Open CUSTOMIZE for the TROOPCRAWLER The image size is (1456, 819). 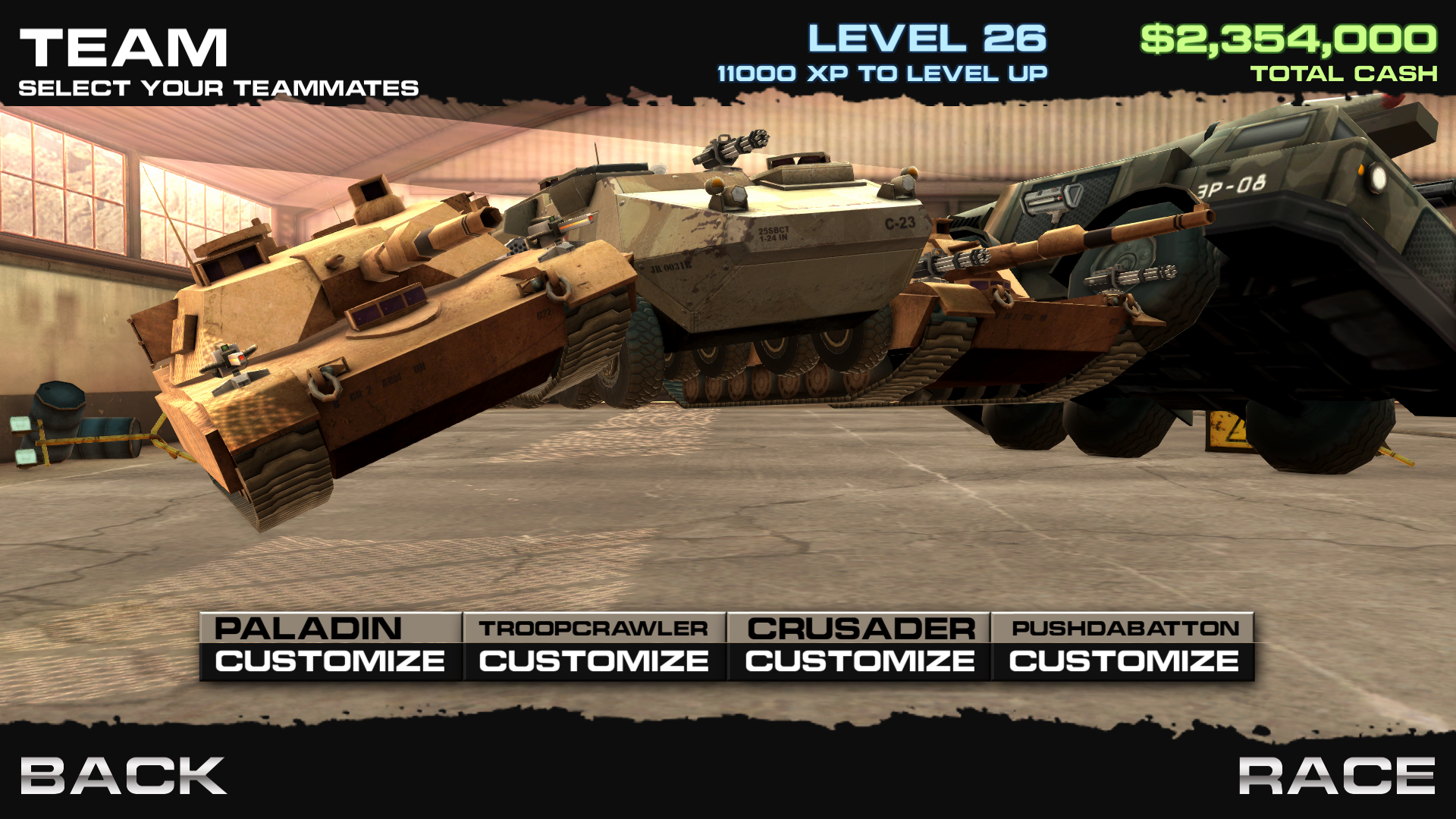tap(592, 661)
